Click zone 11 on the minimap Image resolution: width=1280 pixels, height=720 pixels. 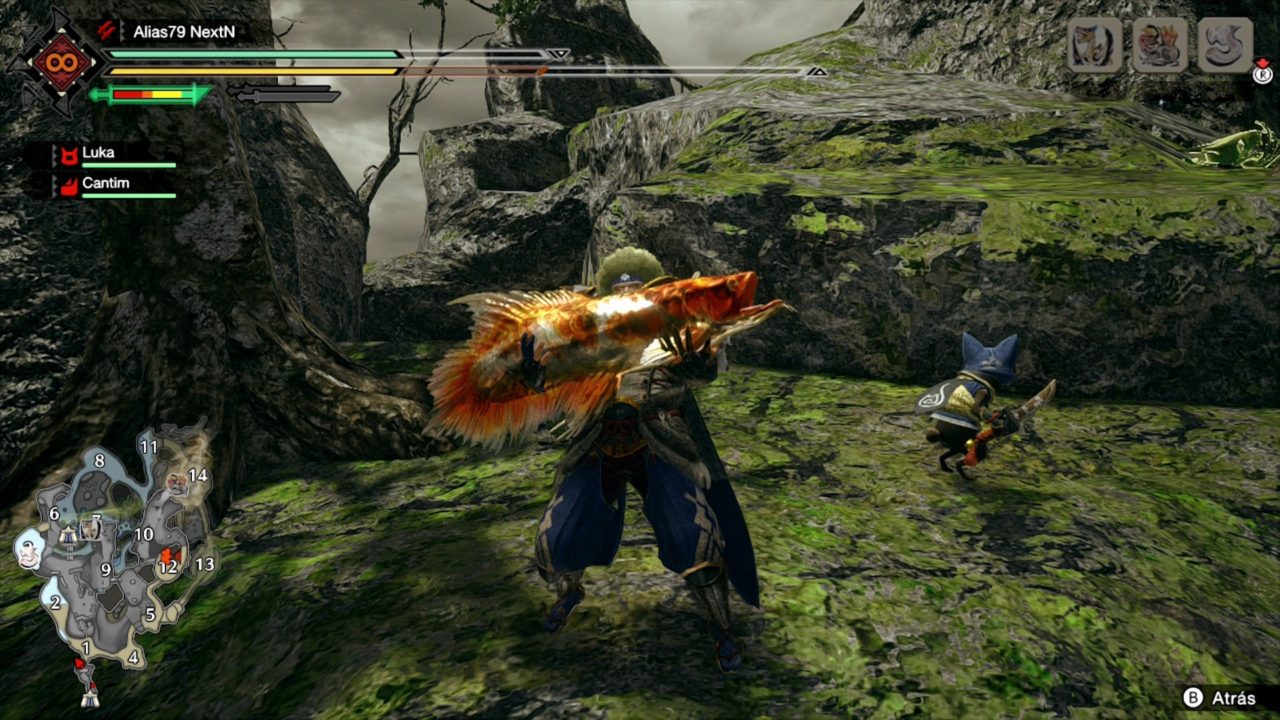tap(149, 447)
